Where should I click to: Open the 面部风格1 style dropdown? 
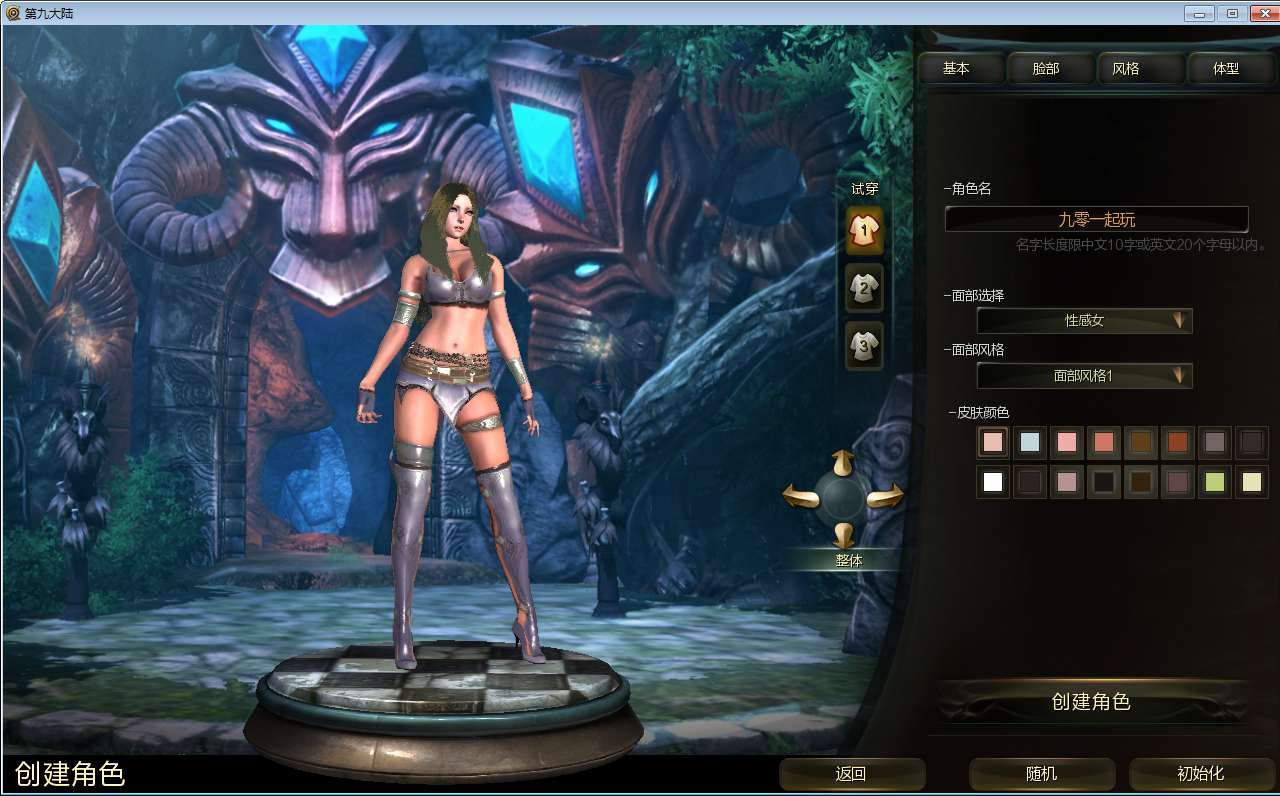pyautogui.click(x=1083, y=376)
